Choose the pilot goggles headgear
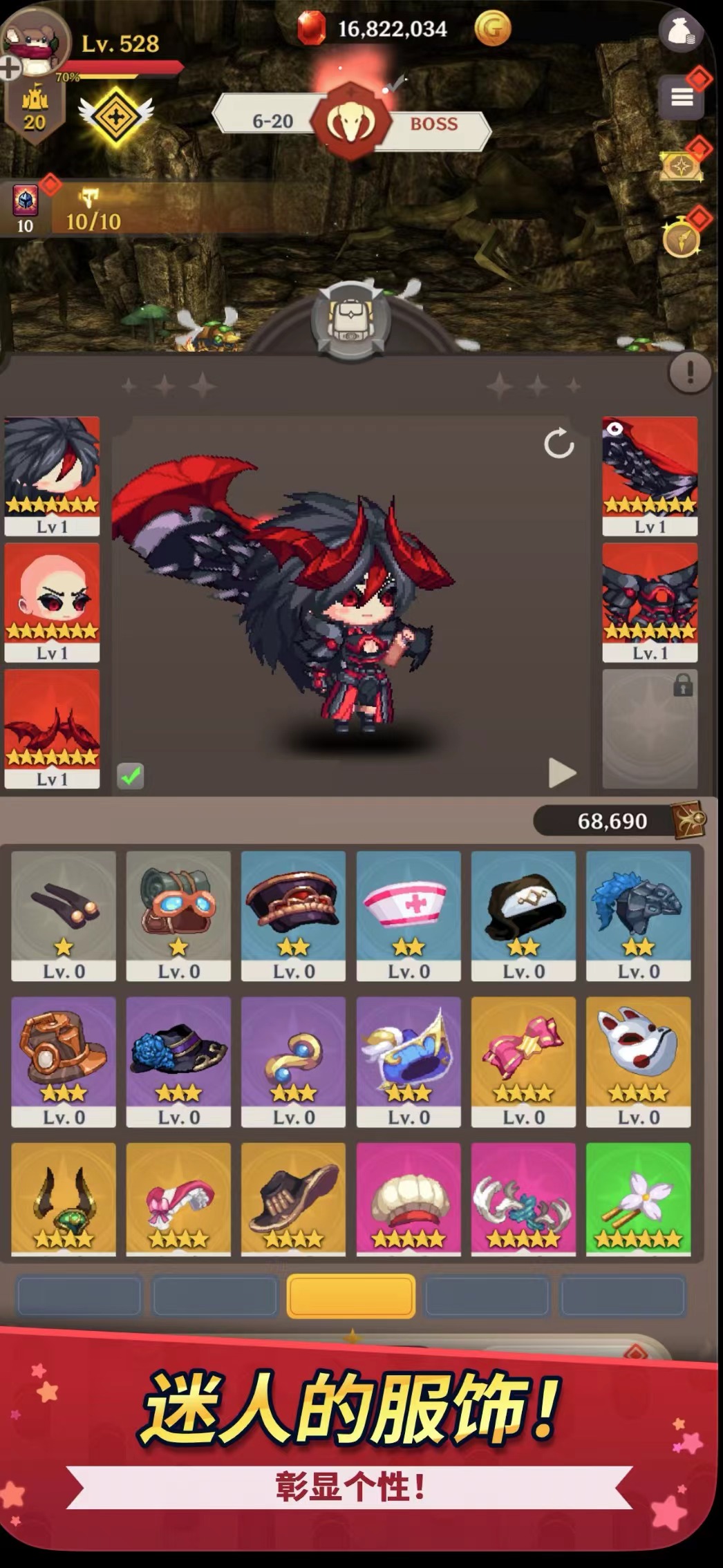This screenshot has width=723, height=1568. (178, 915)
